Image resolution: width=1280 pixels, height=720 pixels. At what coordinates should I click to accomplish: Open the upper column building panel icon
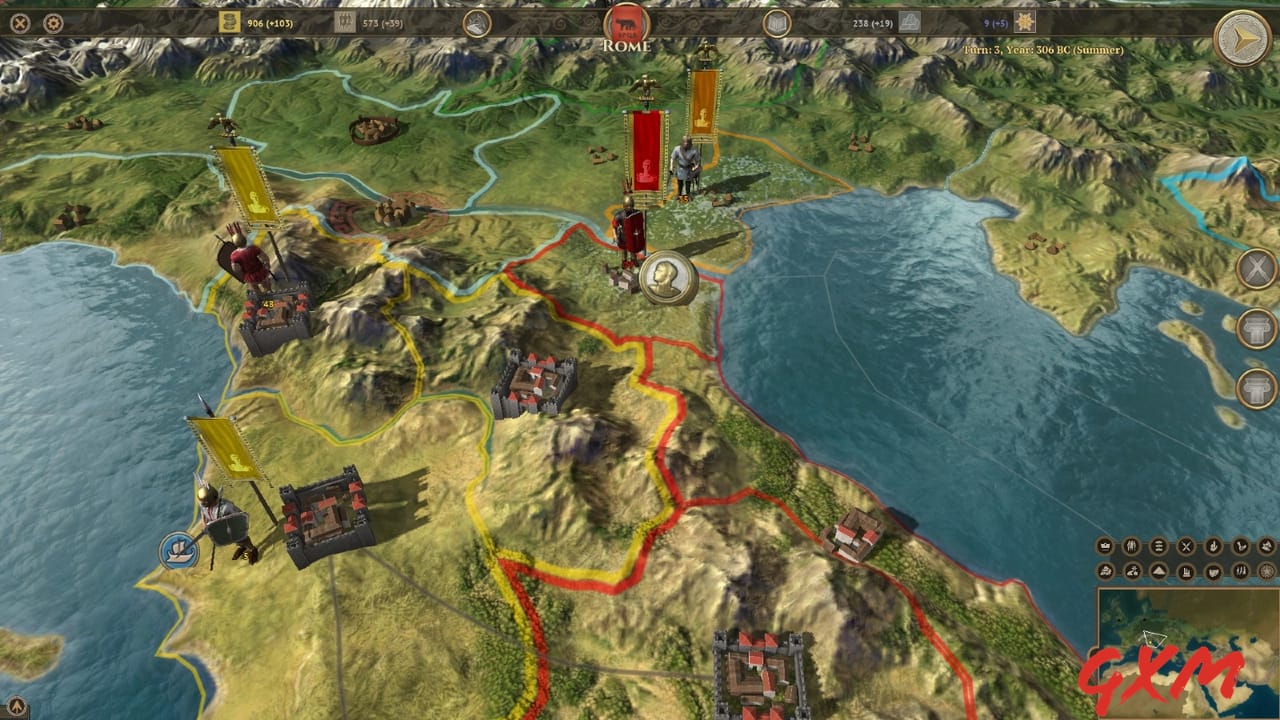pyautogui.click(x=1256, y=328)
